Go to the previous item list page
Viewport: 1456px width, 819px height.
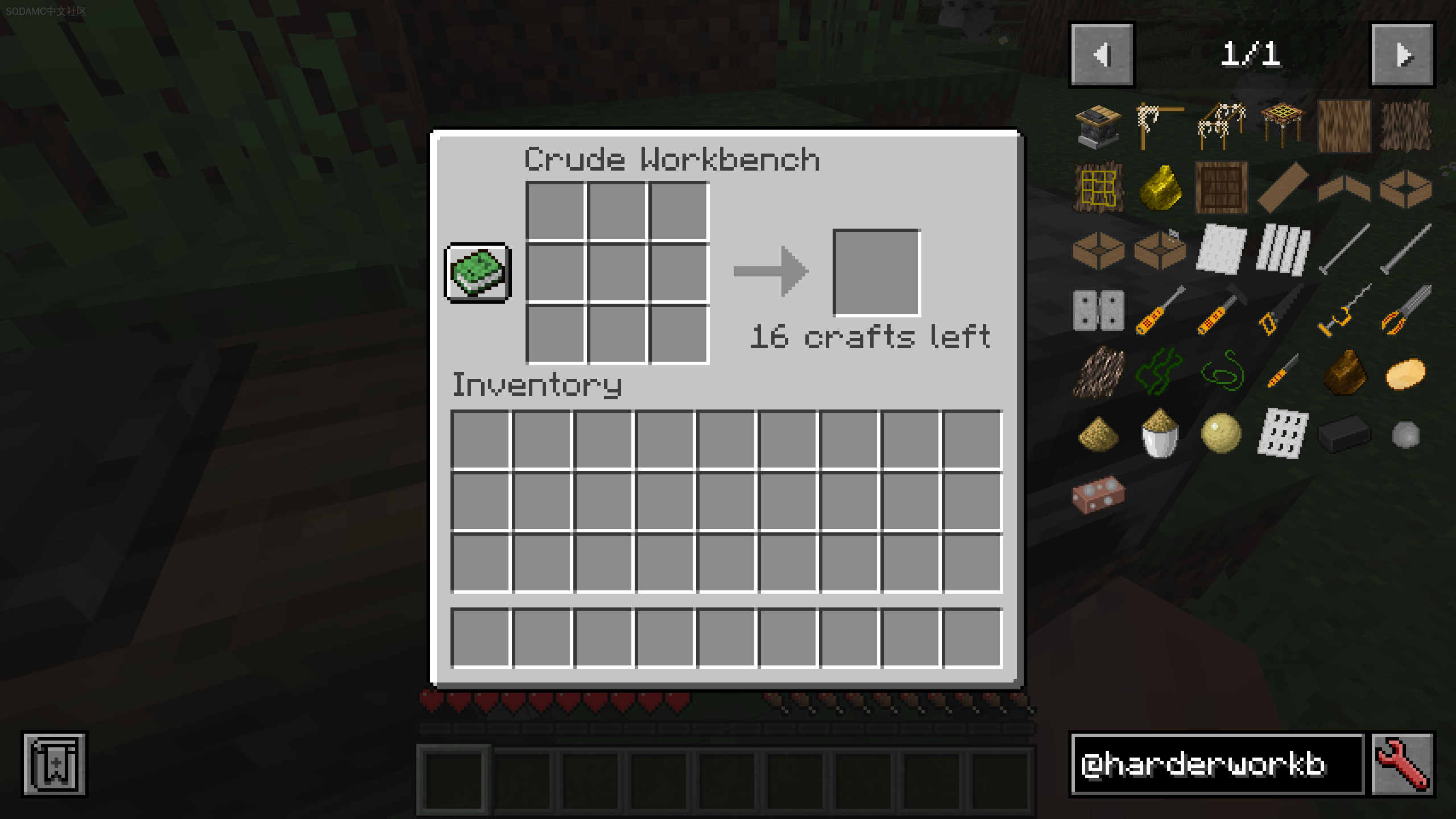click(1102, 55)
